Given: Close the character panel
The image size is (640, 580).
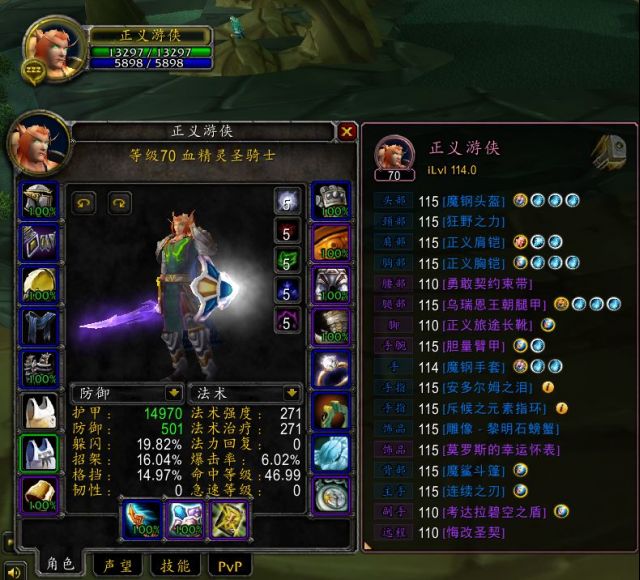Looking at the screenshot, I should pos(346,131).
